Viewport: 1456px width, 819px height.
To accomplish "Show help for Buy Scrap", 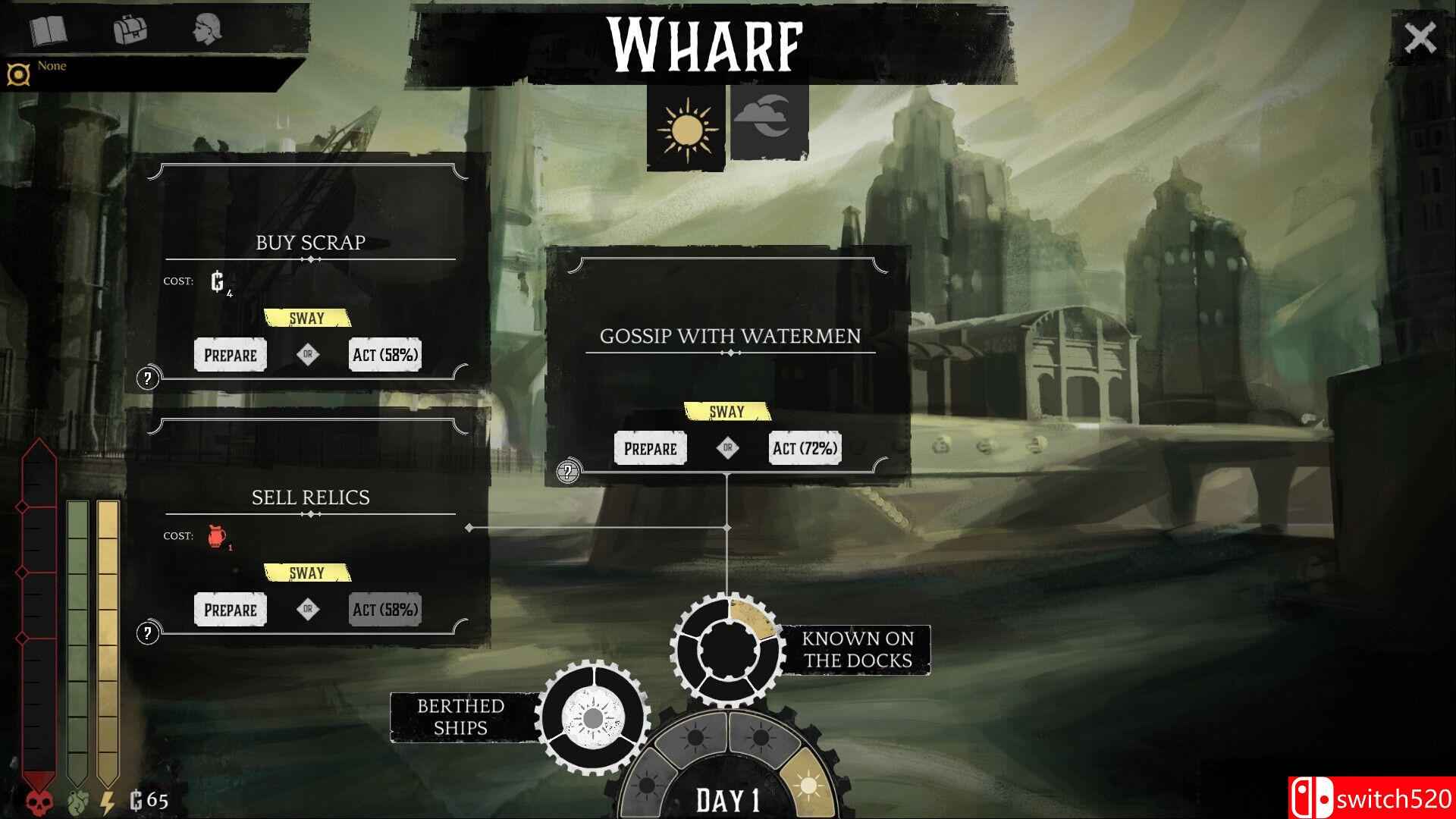I will (148, 378).
